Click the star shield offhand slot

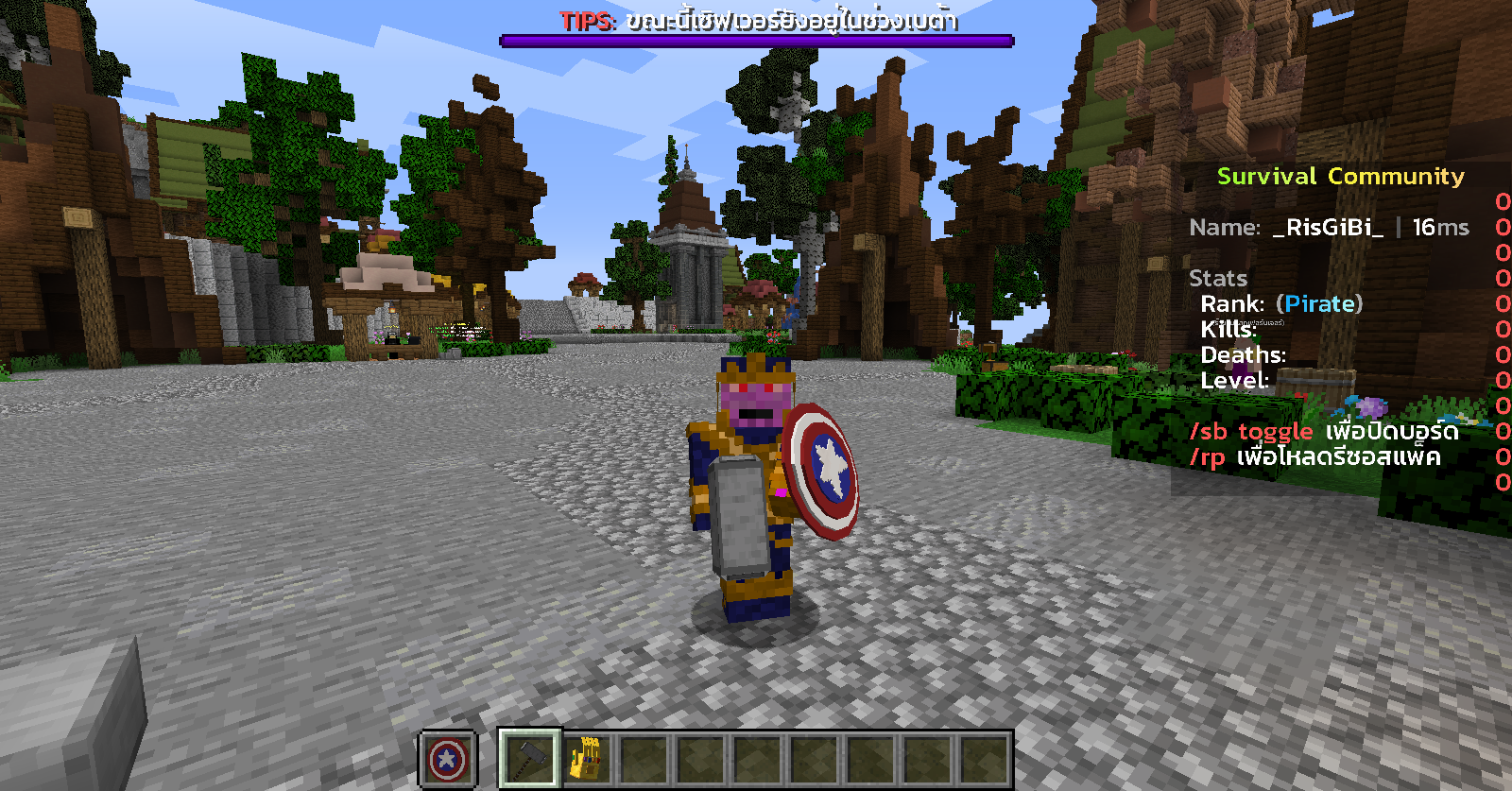coord(448,759)
